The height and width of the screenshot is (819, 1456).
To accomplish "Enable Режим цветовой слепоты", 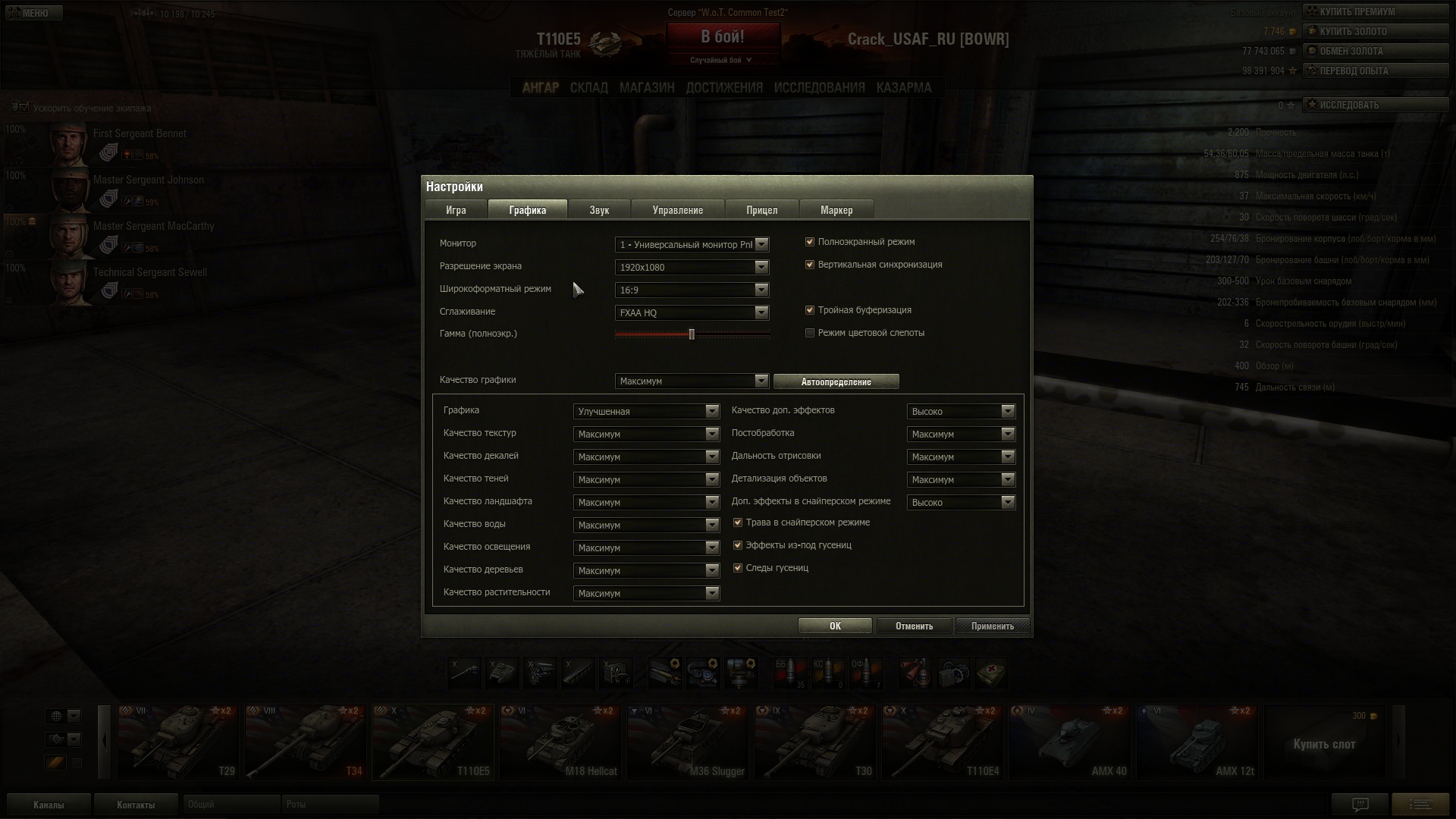I will pyautogui.click(x=810, y=333).
